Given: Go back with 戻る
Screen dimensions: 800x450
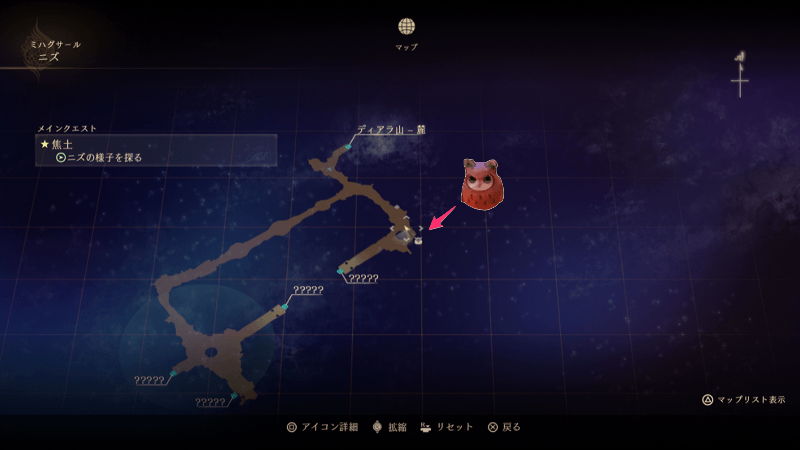Looking at the screenshot, I should coord(504,427).
